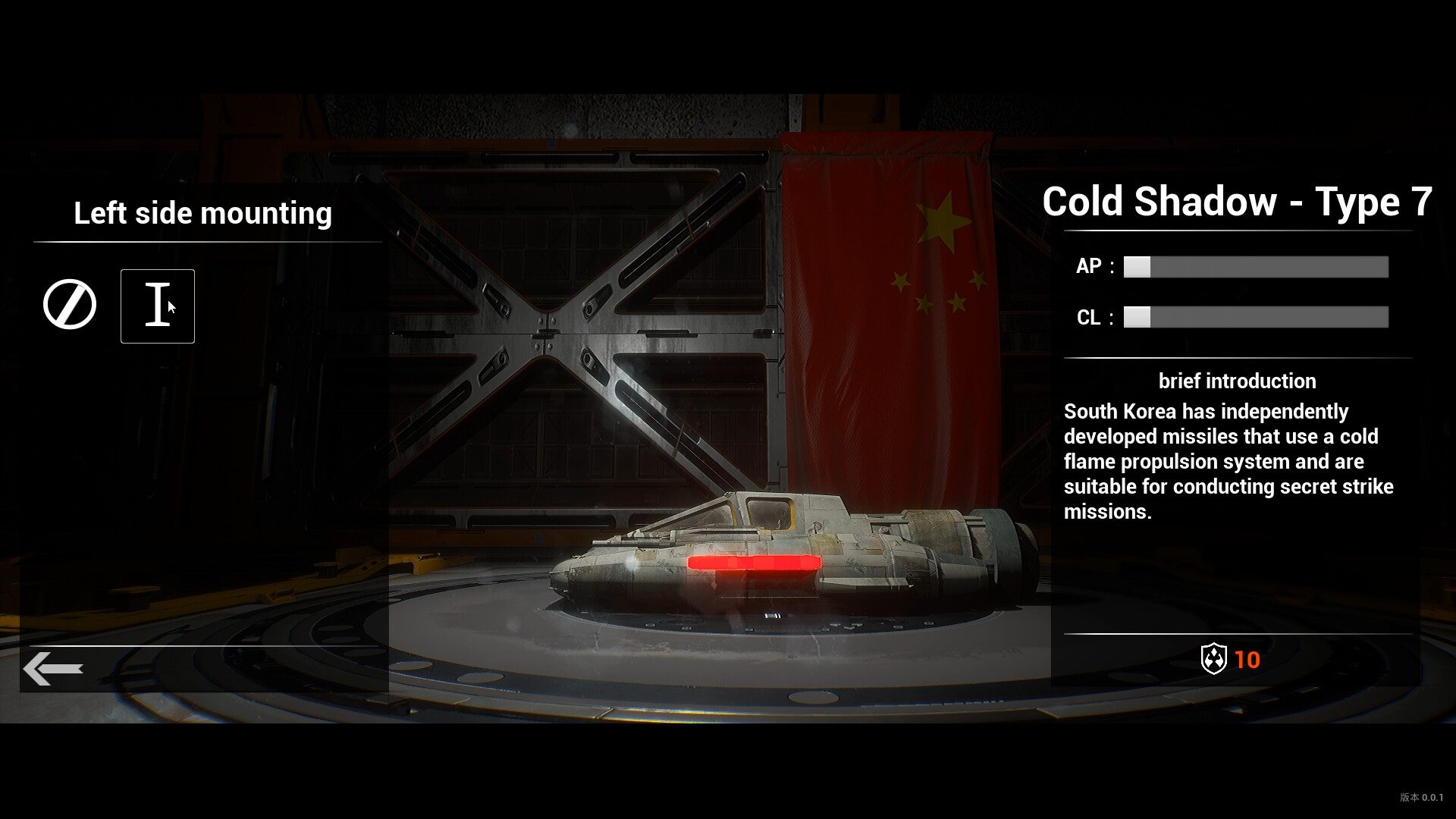Expand the weapon stats section under CL
This screenshot has width=1456, height=819.
(1255, 317)
